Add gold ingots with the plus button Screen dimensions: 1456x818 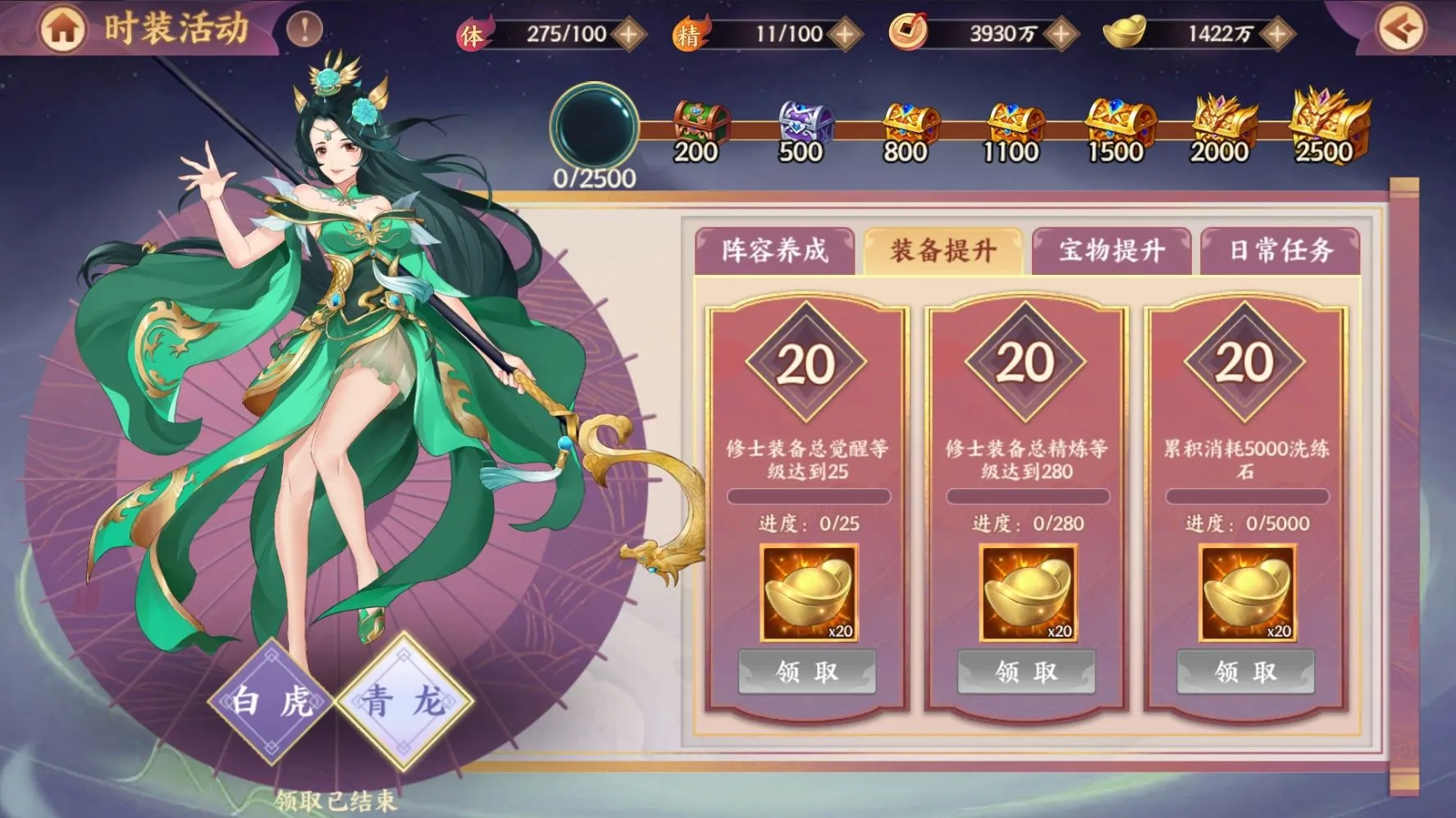1276,34
